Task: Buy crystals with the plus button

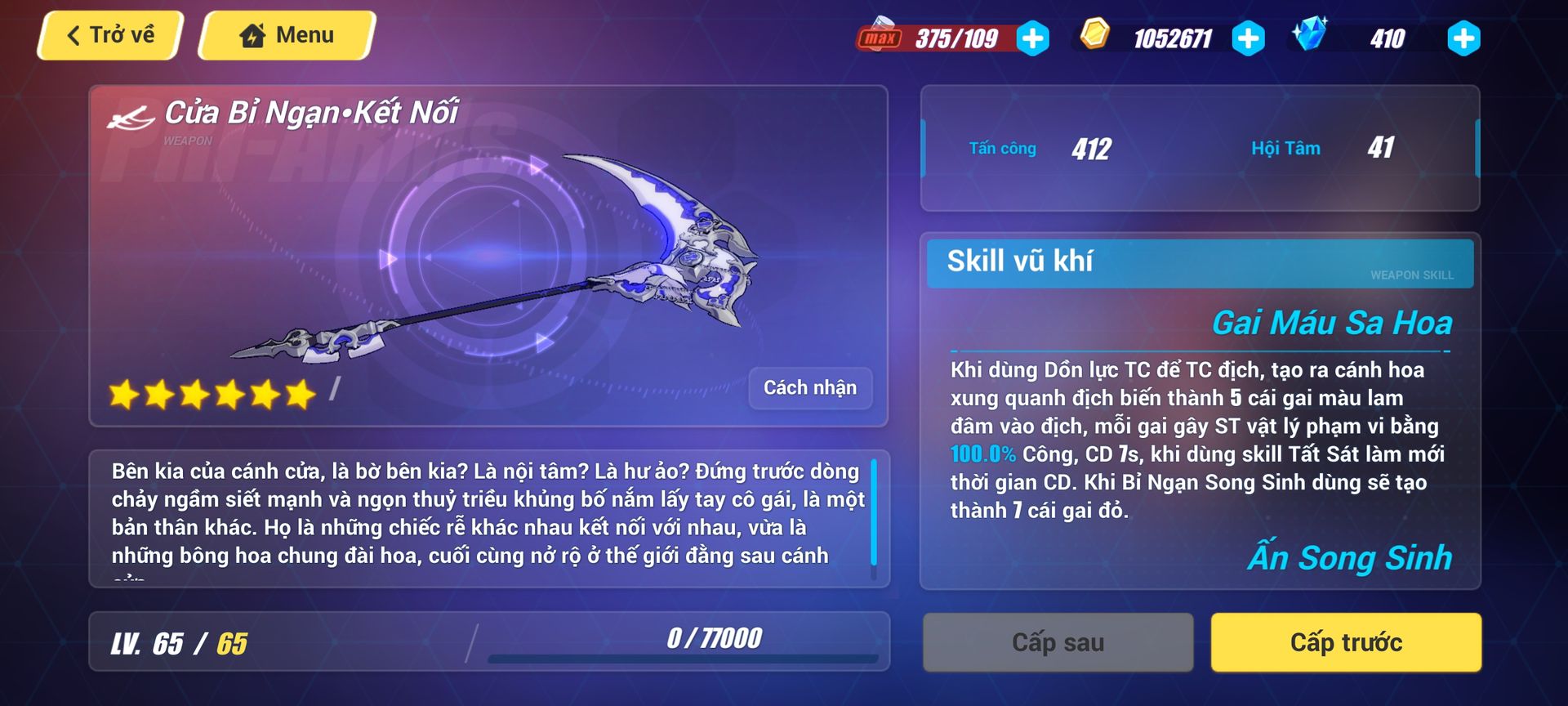Action: (x=1463, y=38)
